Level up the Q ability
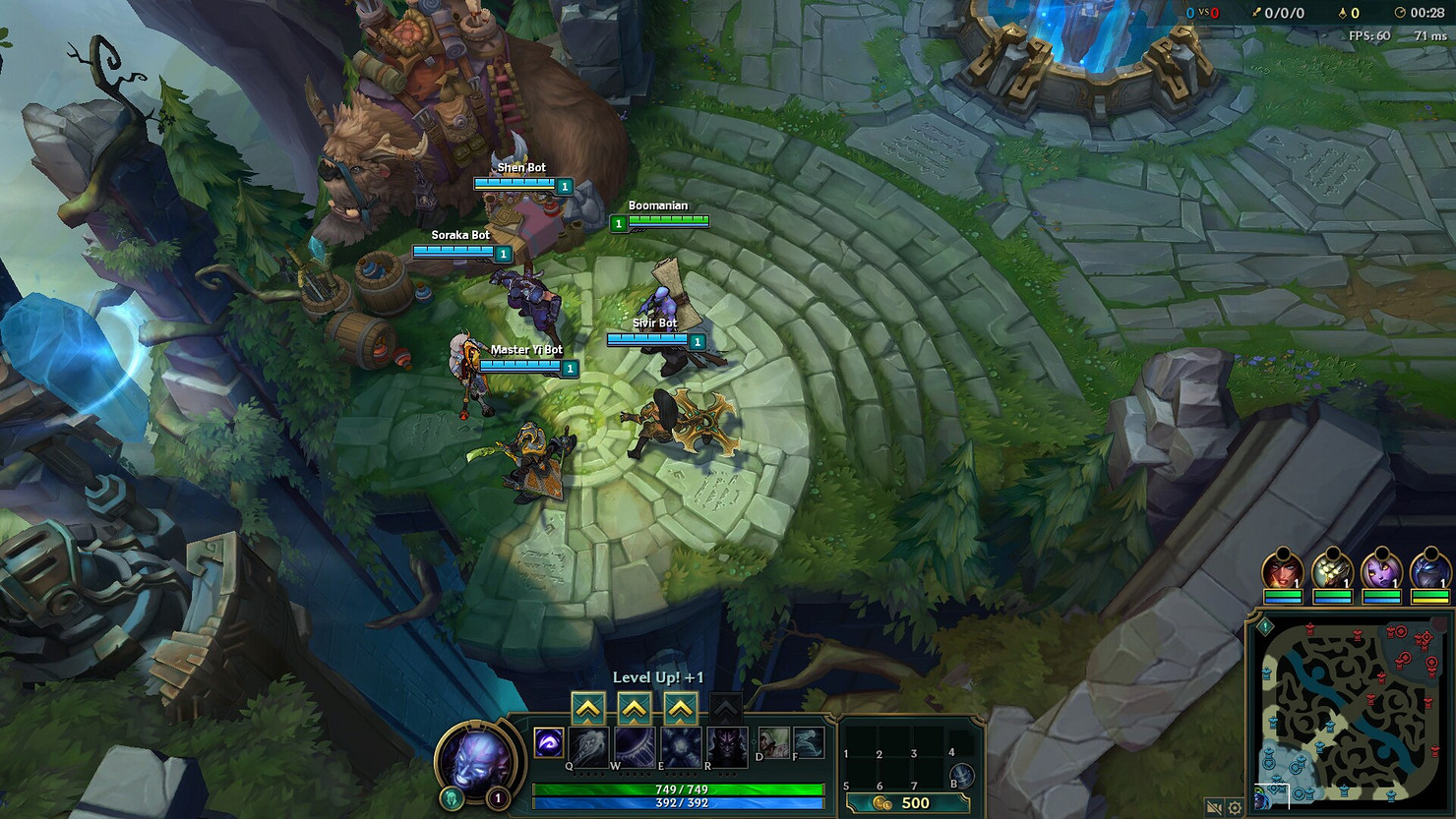 [588, 708]
